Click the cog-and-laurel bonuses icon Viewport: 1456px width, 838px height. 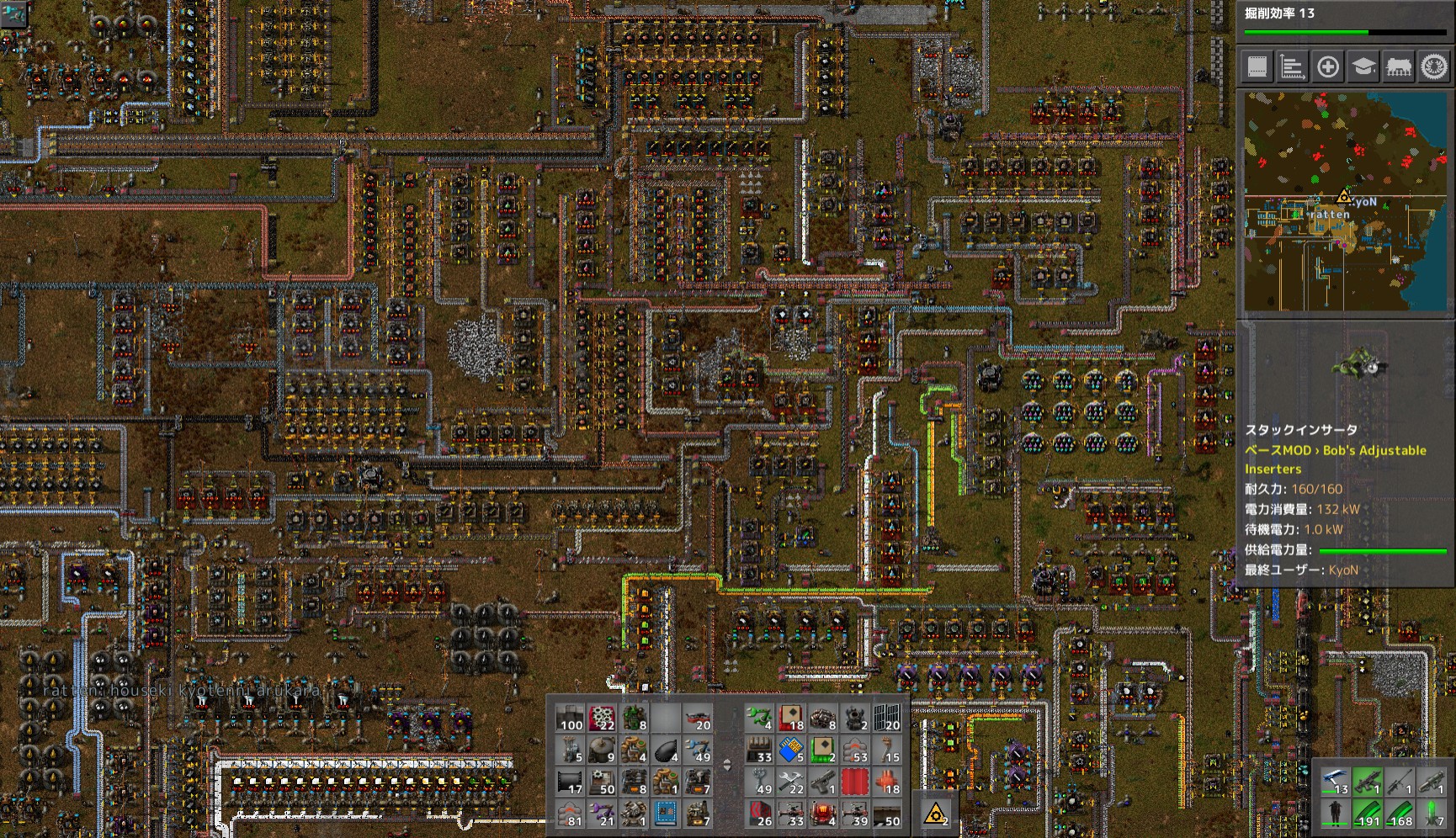coord(1435,67)
